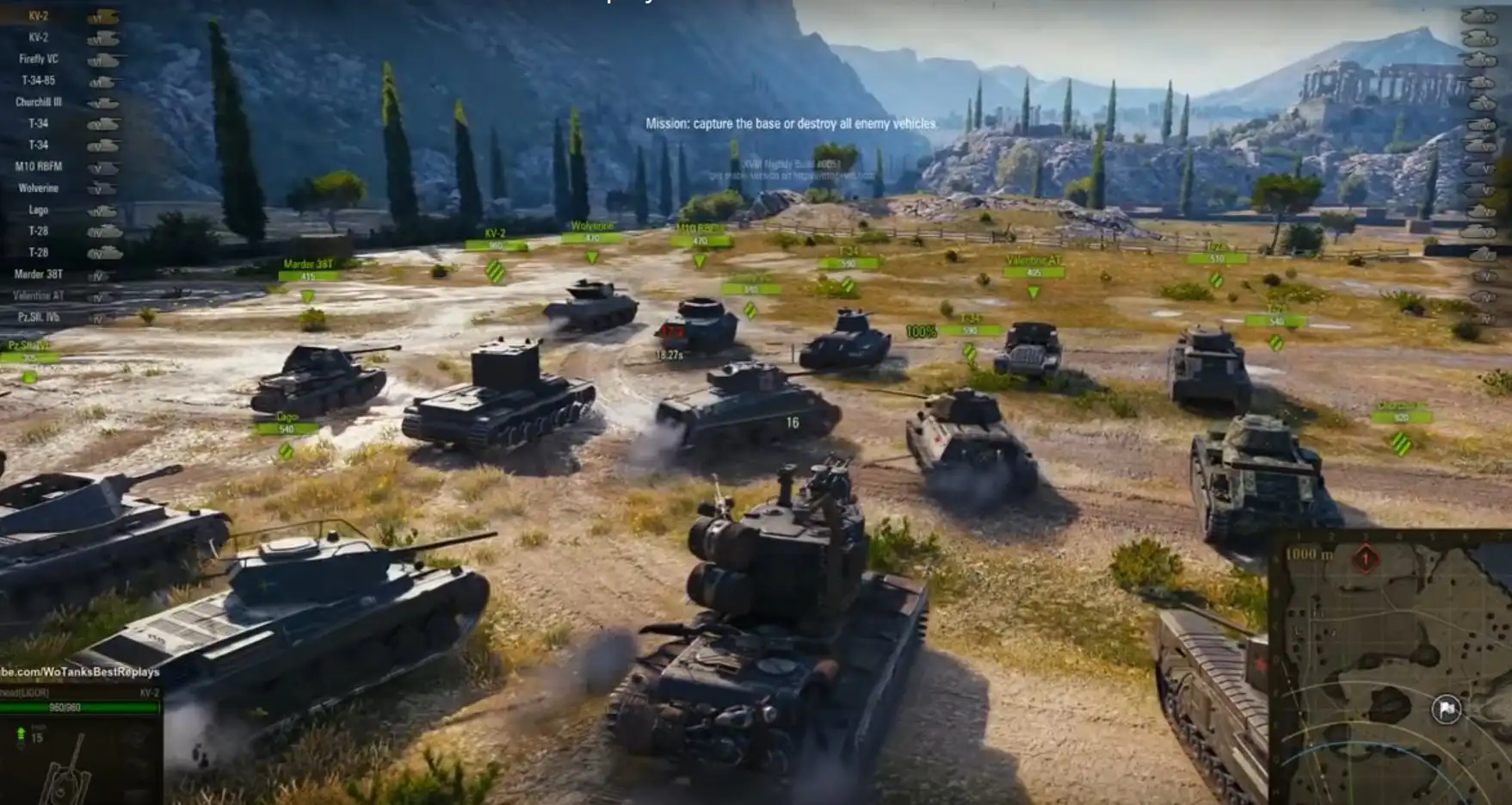Choose Churchill III row in team list

tap(39, 102)
